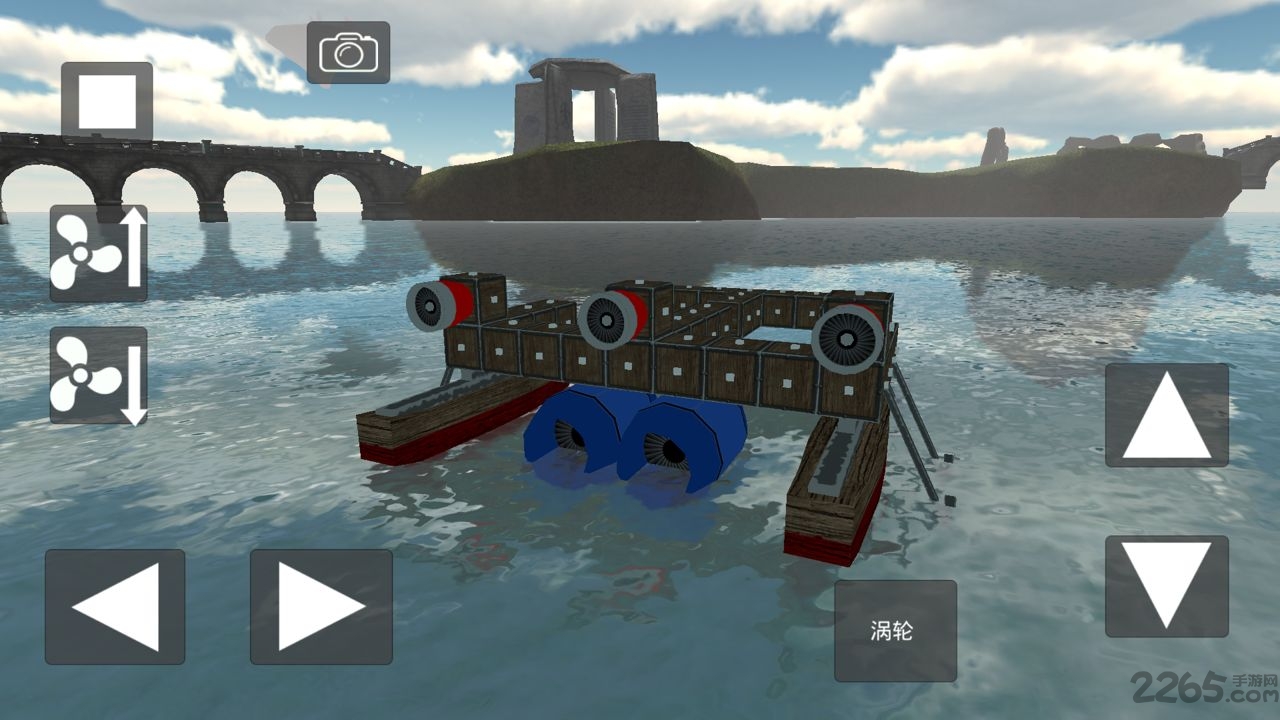Screen dimensions: 1280x720
Task: Click the down triangle throttle button
Action: [x=1166, y=587]
